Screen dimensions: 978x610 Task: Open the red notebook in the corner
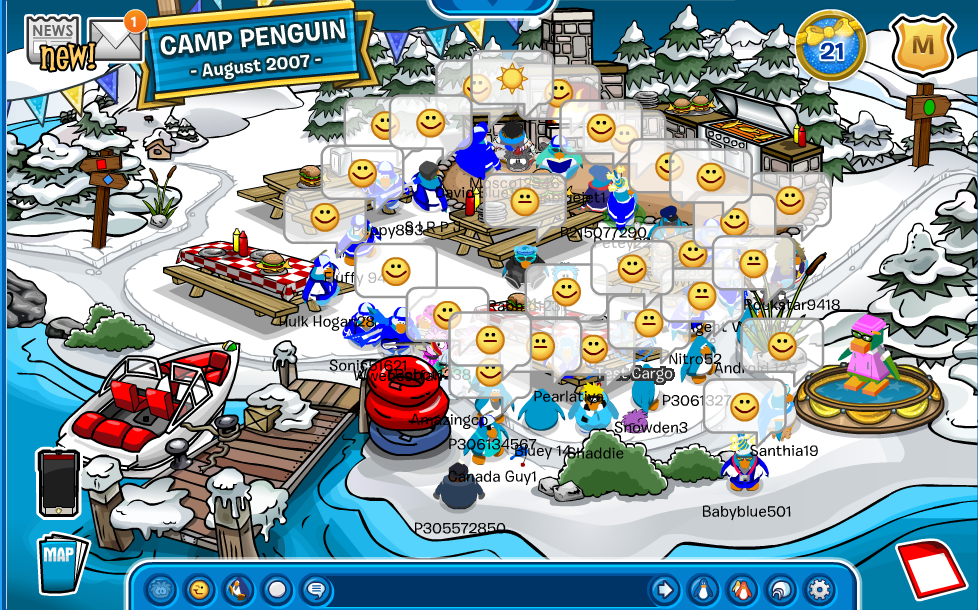[x=932, y=568]
